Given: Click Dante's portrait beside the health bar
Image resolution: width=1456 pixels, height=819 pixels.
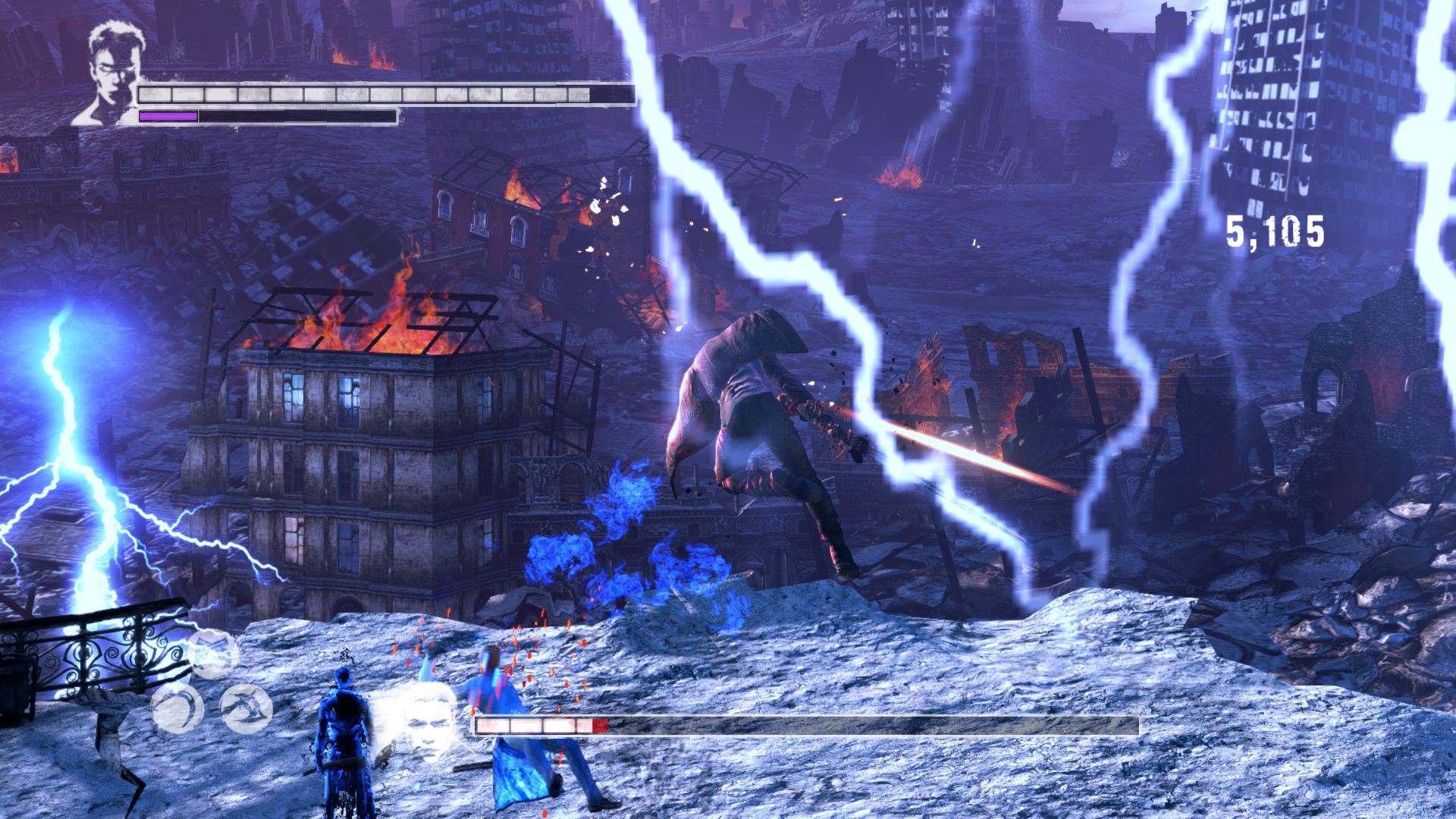Looking at the screenshot, I should (111, 72).
